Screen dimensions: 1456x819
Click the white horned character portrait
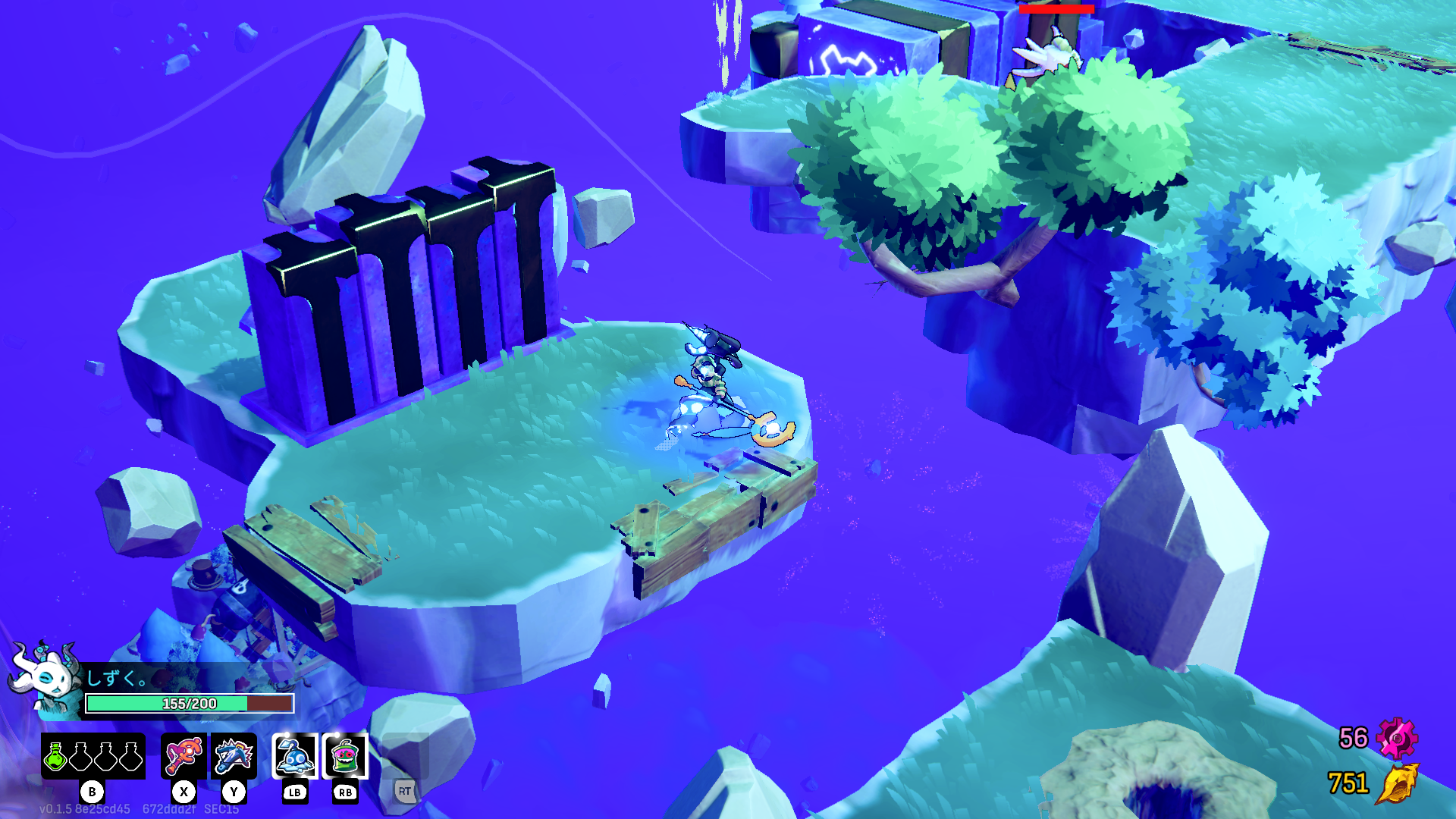tap(45, 676)
